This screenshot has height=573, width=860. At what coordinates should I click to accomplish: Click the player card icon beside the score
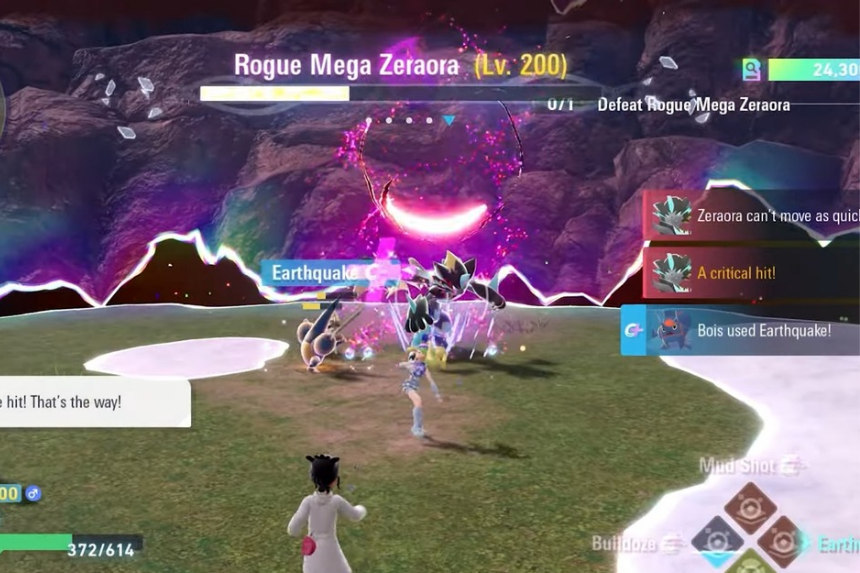752,69
